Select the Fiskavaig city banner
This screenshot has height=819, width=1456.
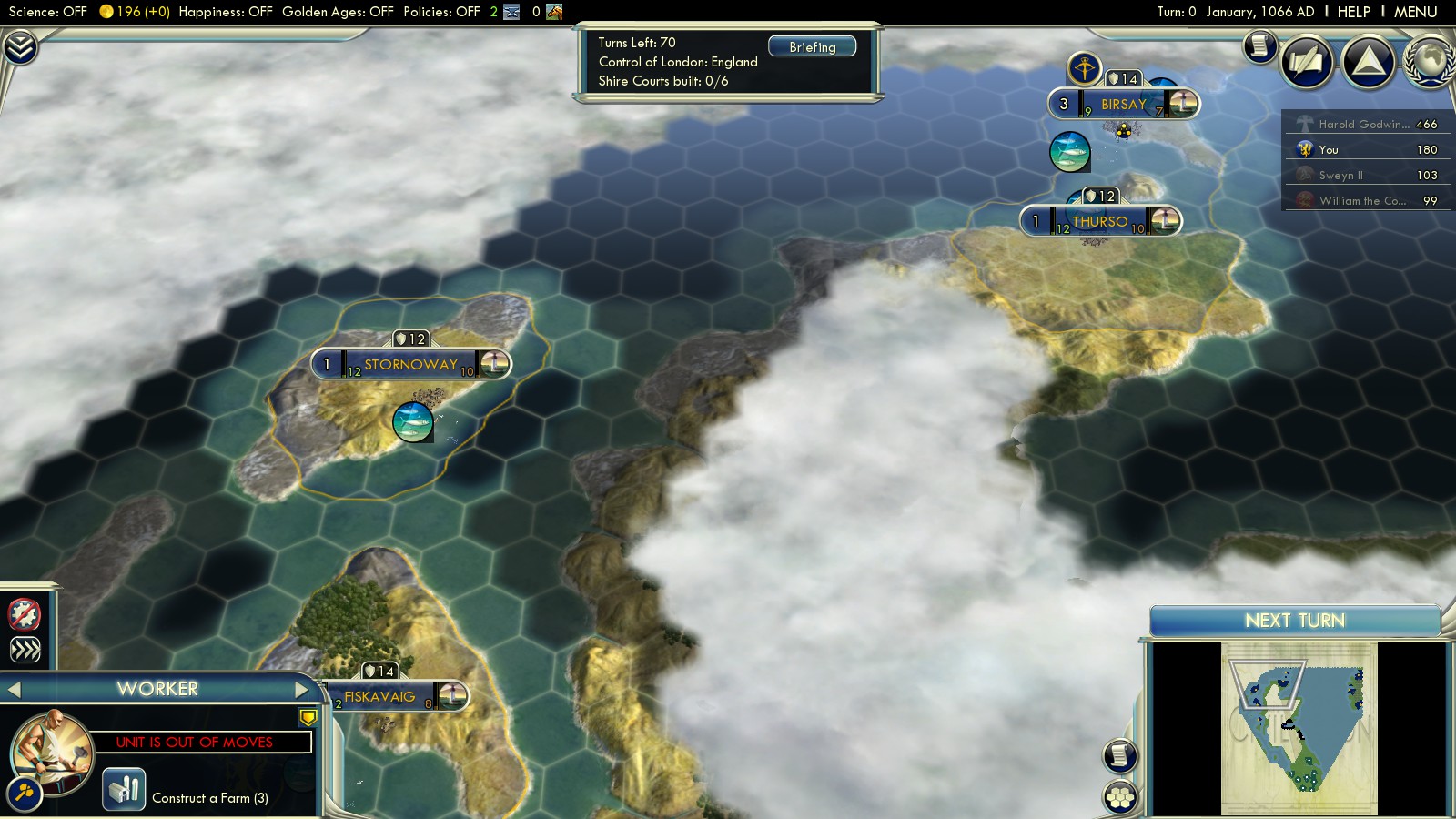[379, 697]
